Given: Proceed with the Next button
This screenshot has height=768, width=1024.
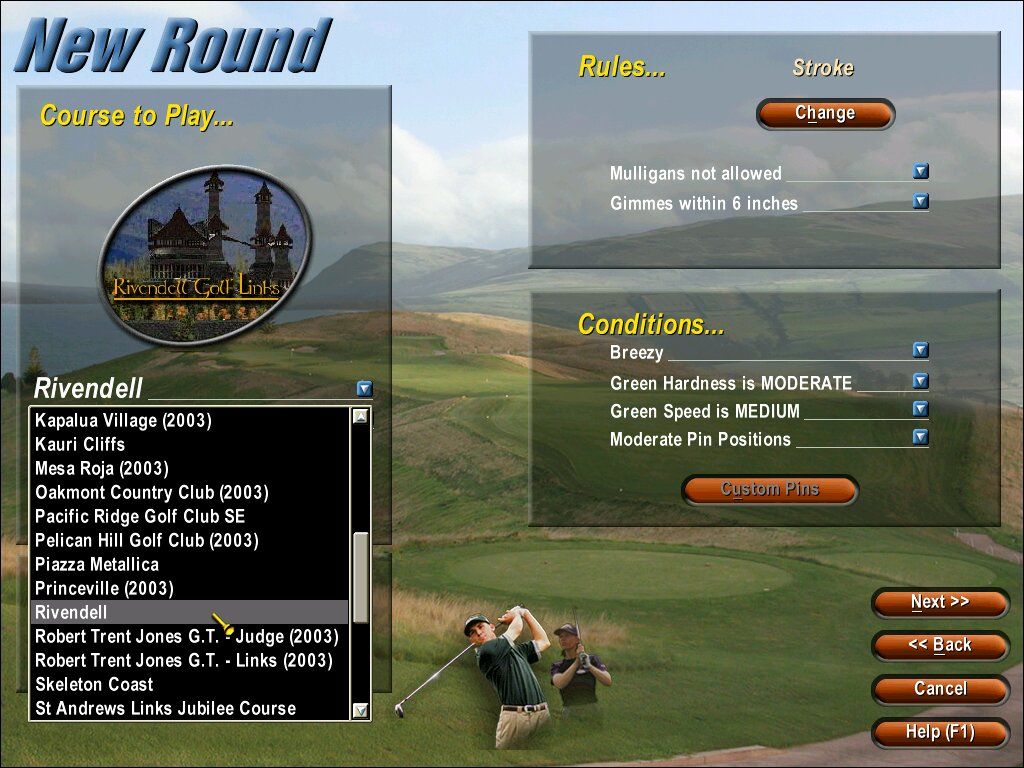Looking at the screenshot, I should click(x=940, y=603).
